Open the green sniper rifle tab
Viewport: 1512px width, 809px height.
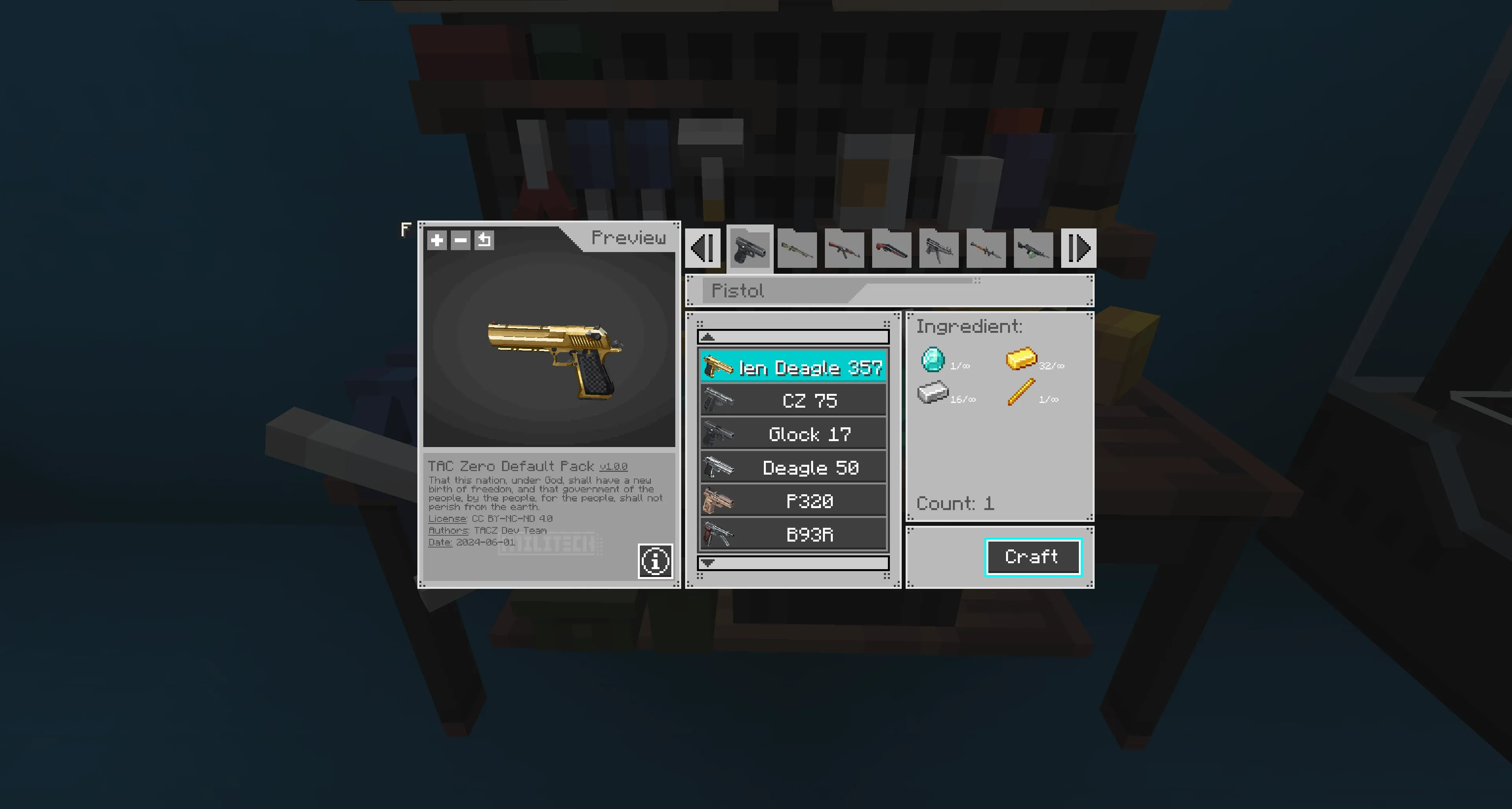(x=797, y=249)
